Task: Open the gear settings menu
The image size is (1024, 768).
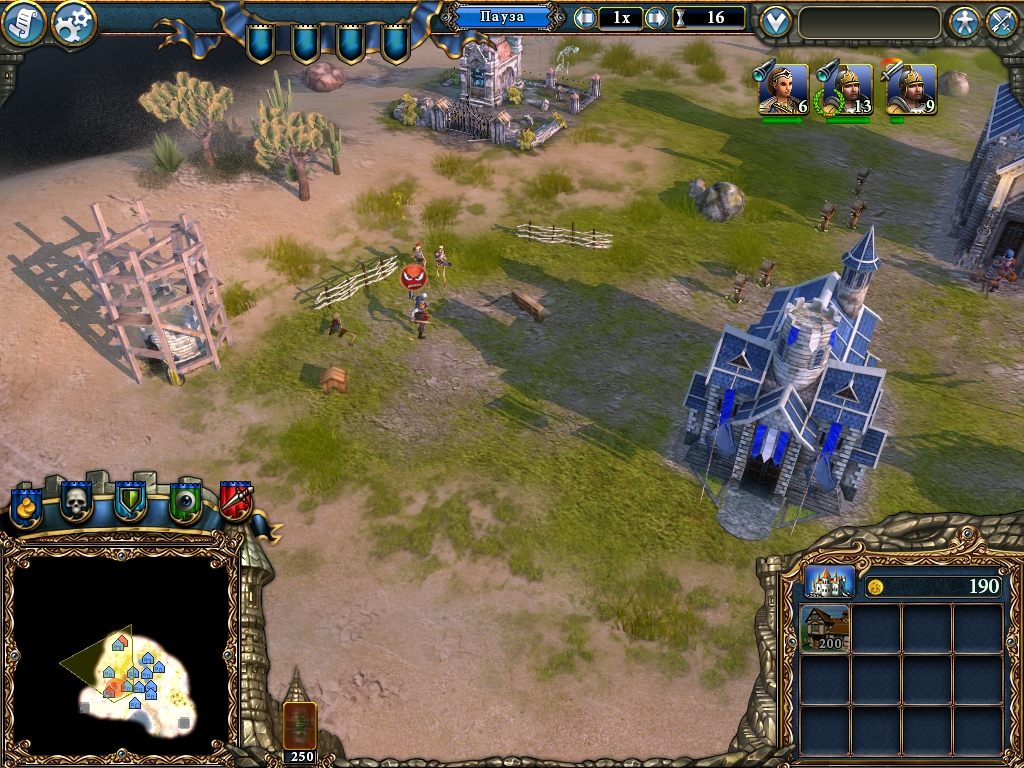Action: (73, 23)
